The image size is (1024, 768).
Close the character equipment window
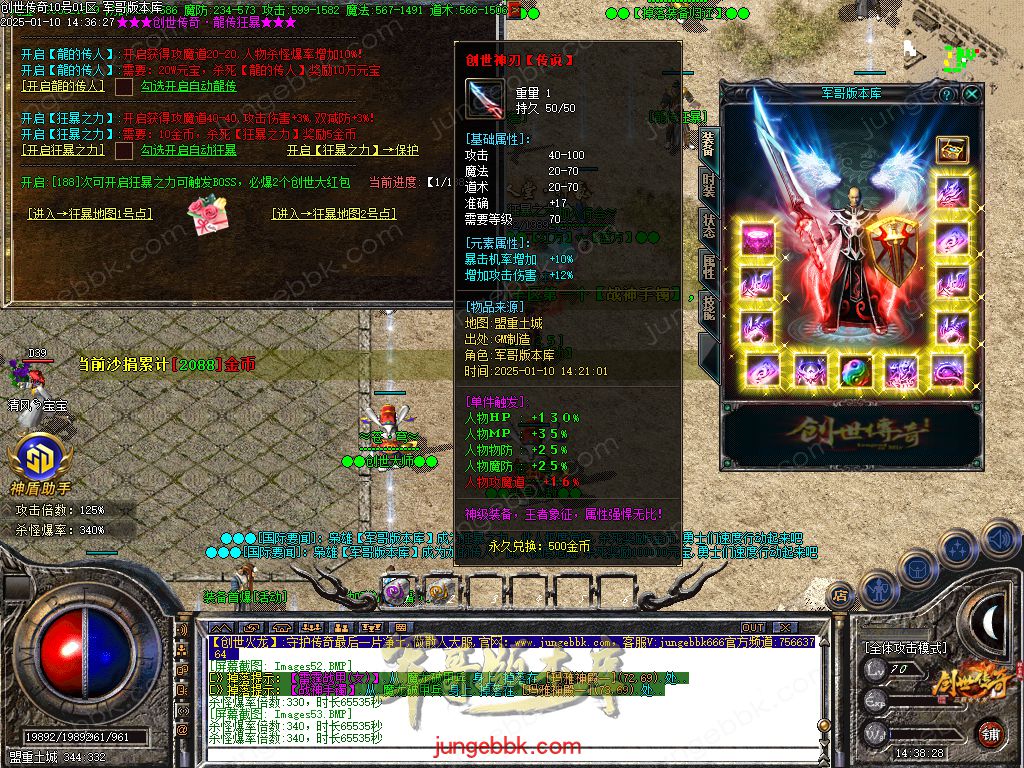pyautogui.click(x=972, y=94)
